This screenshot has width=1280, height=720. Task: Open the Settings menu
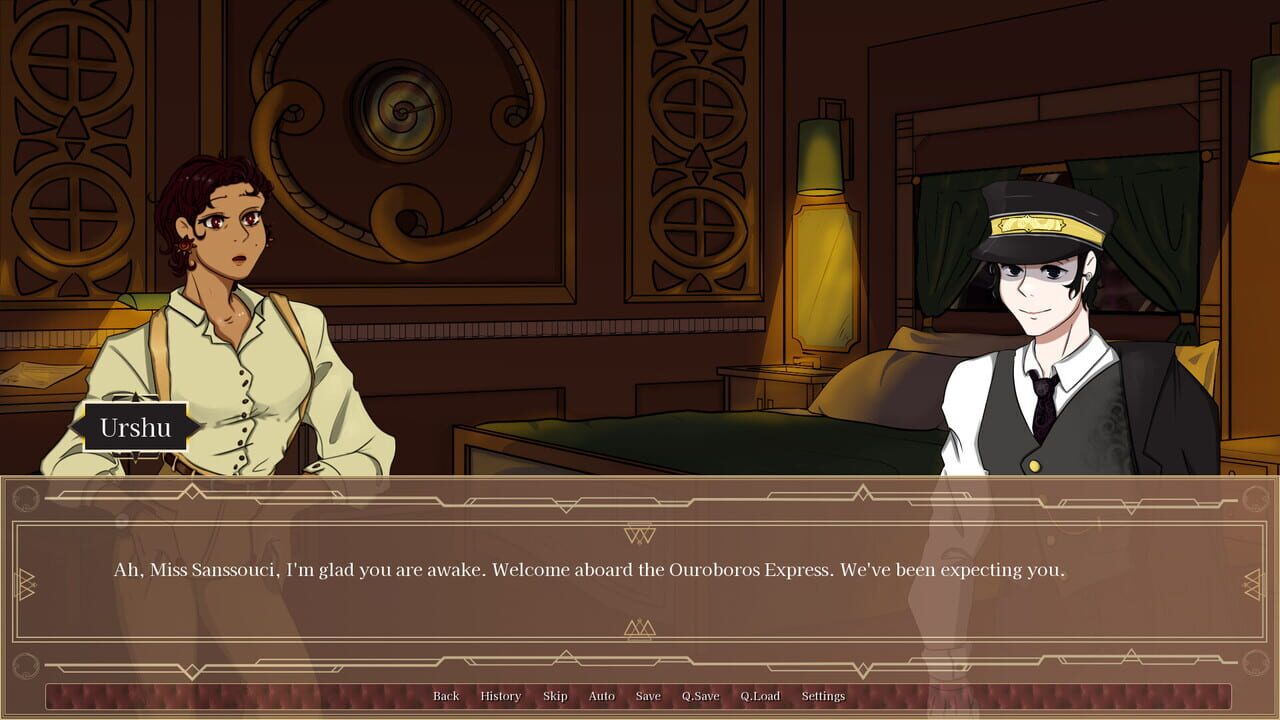click(x=822, y=696)
